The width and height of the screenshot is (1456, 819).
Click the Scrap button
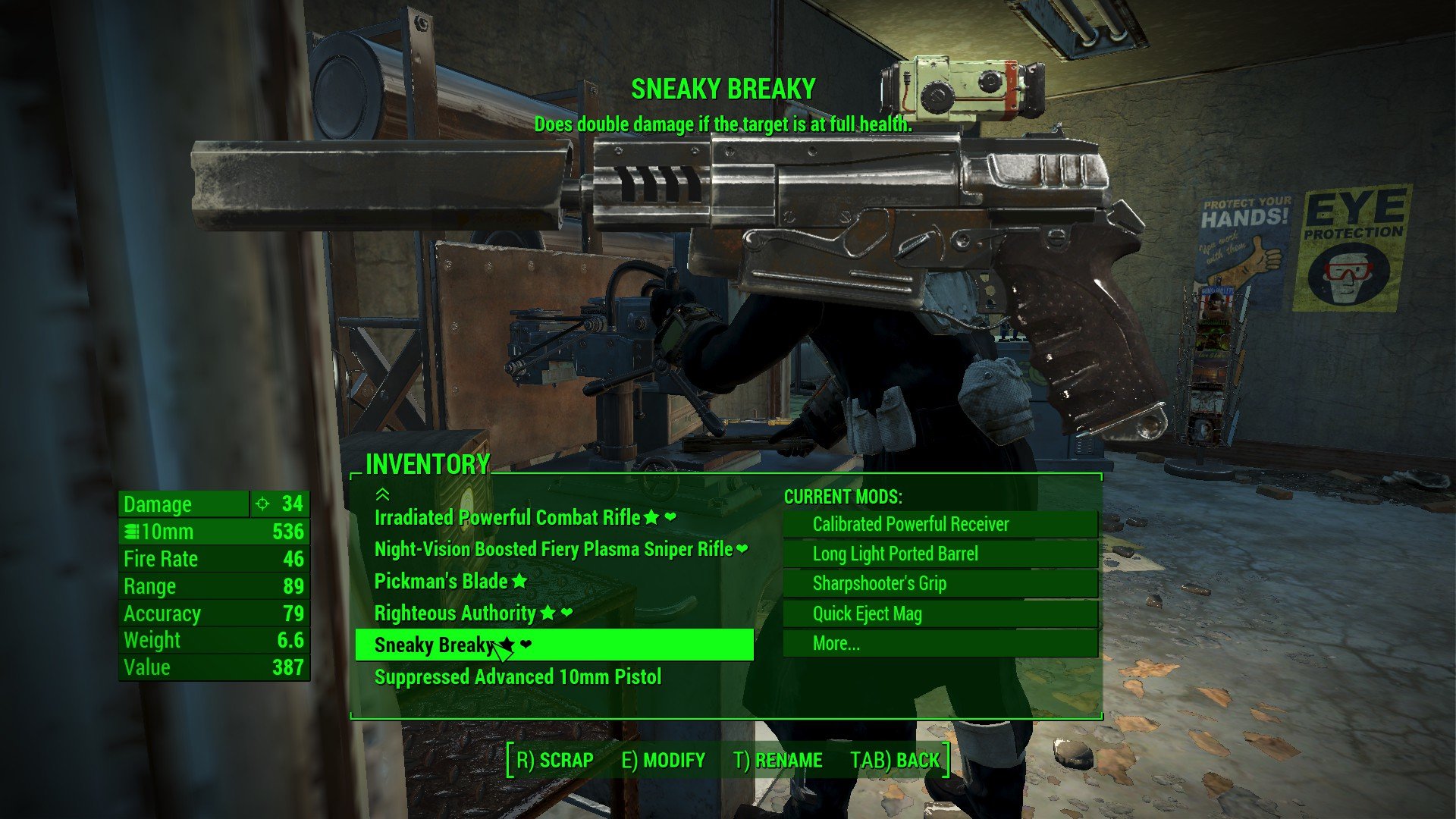coord(554,760)
